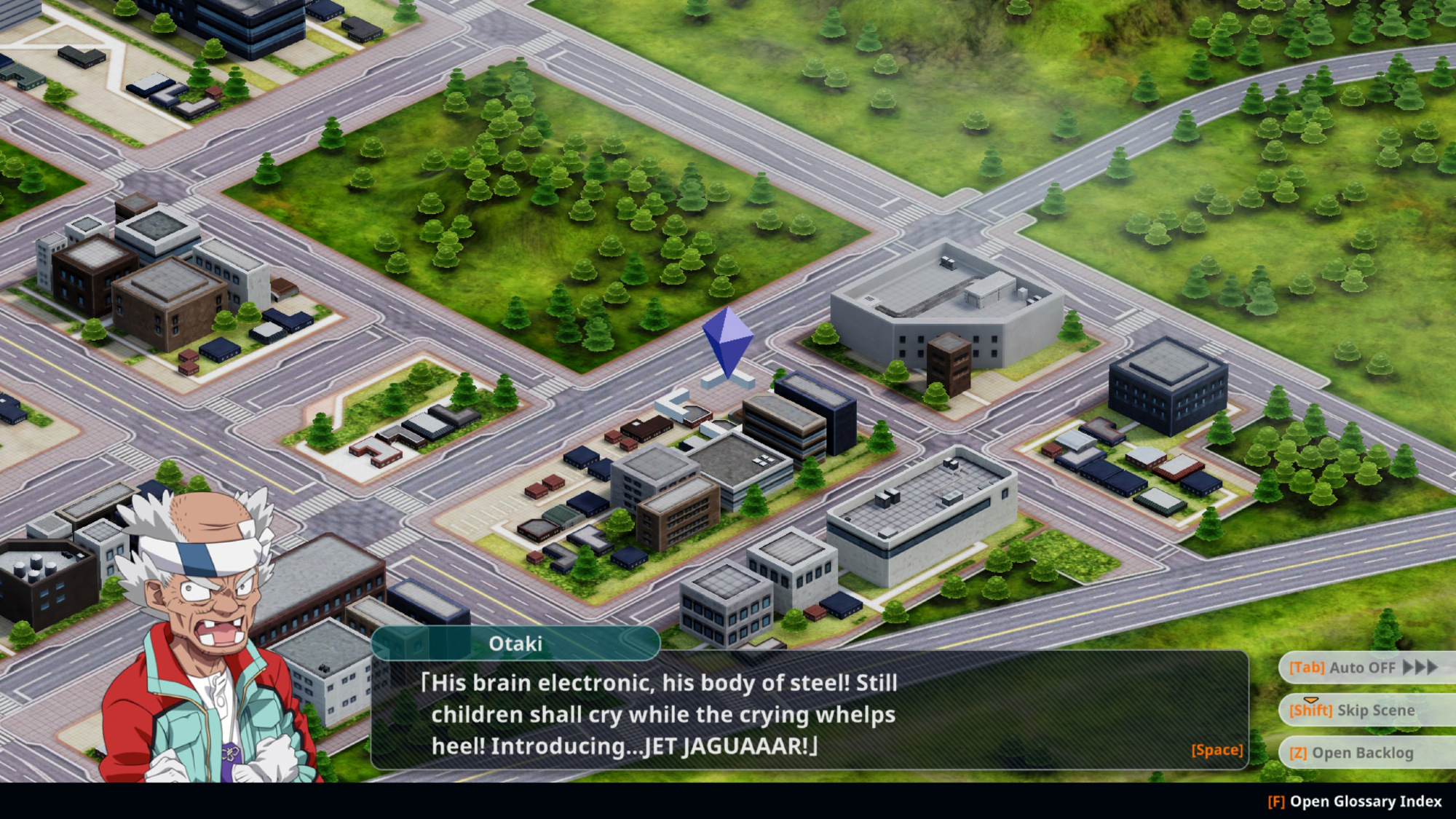Image resolution: width=1456 pixels, height=819 pixels.
Task: Open the Glossary Index
Action: (1355, 802)
